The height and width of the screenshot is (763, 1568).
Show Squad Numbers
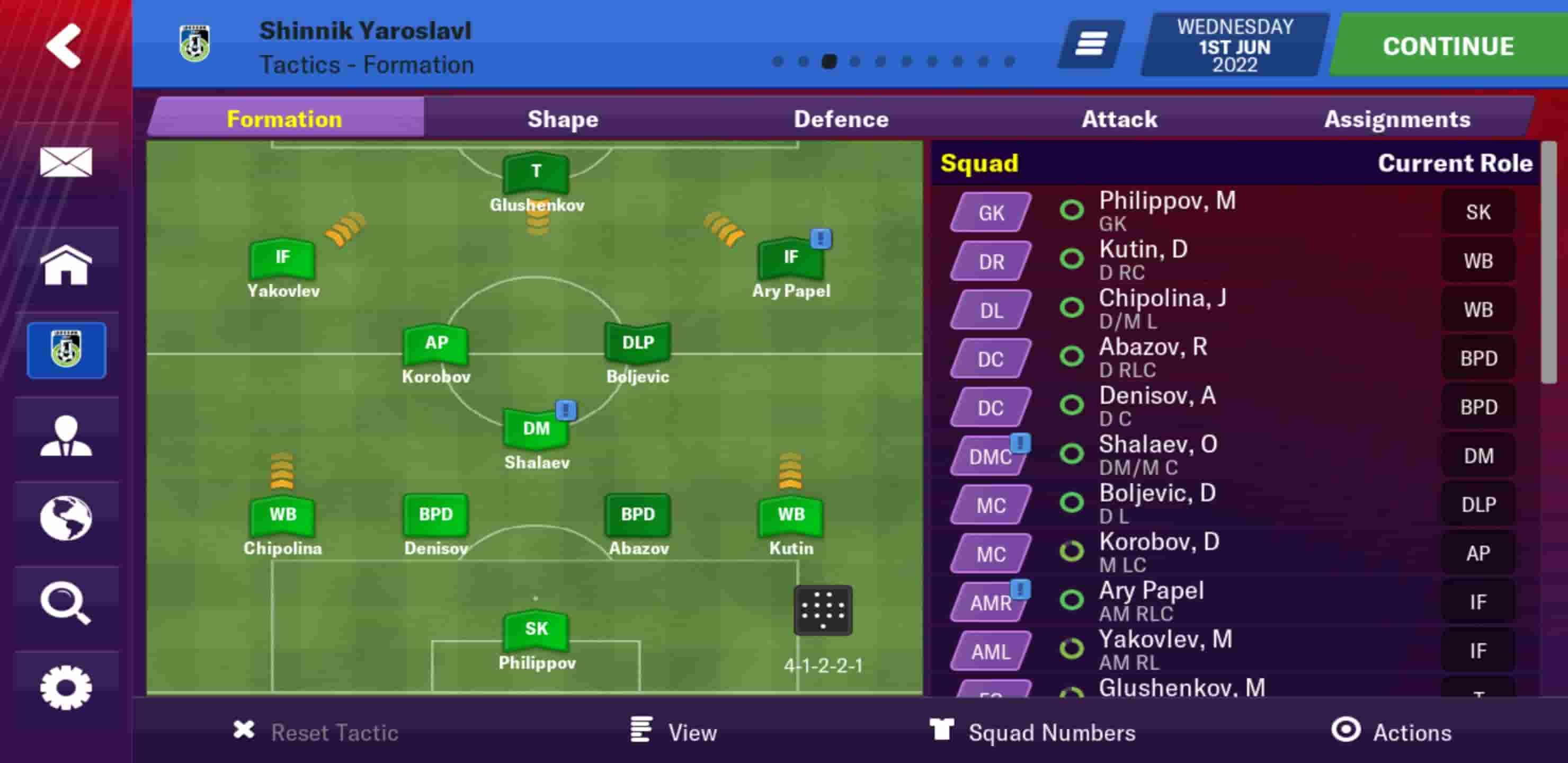pos(1033,731)
